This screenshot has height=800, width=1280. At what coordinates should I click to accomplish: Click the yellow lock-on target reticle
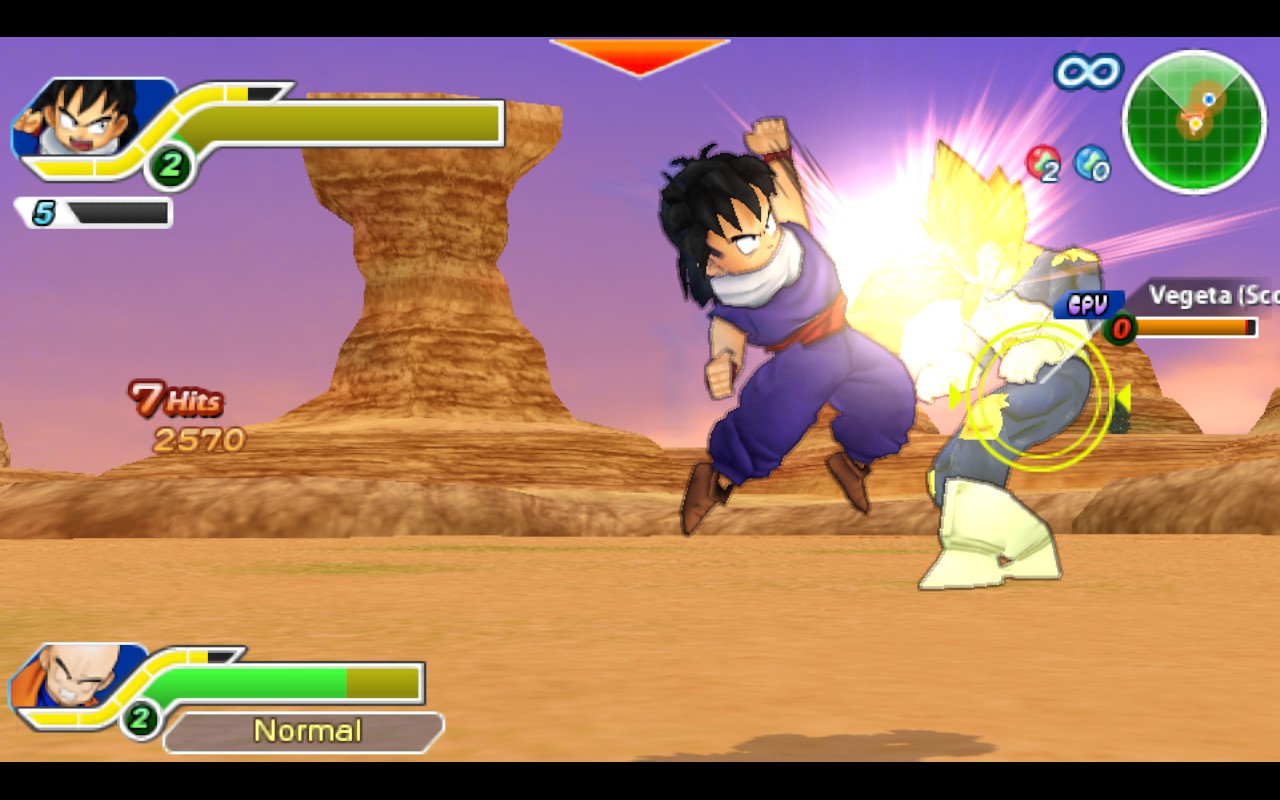[x=1039, y=397]
